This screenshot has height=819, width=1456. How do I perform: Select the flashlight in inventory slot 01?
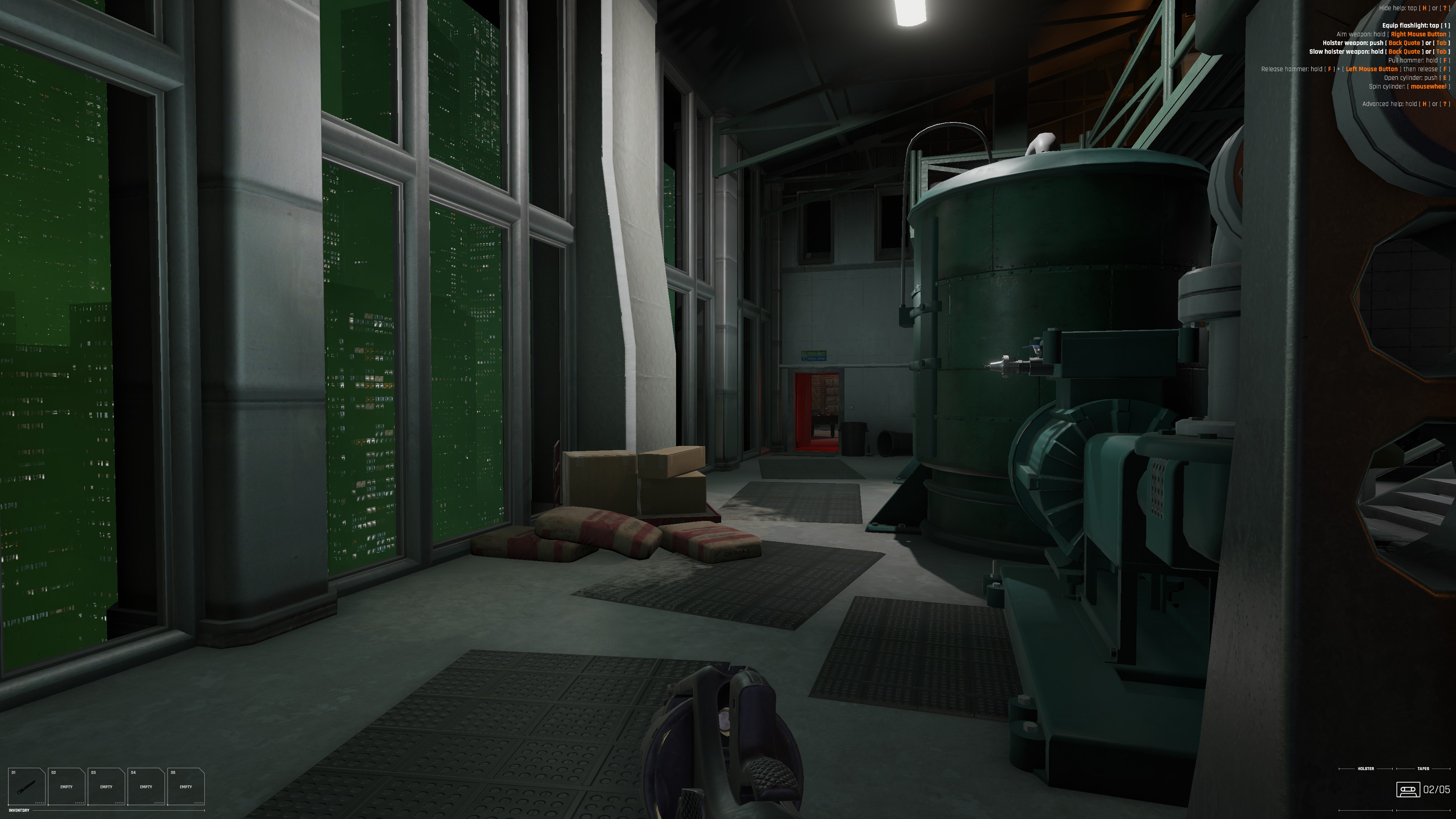(x=27, y=786)
